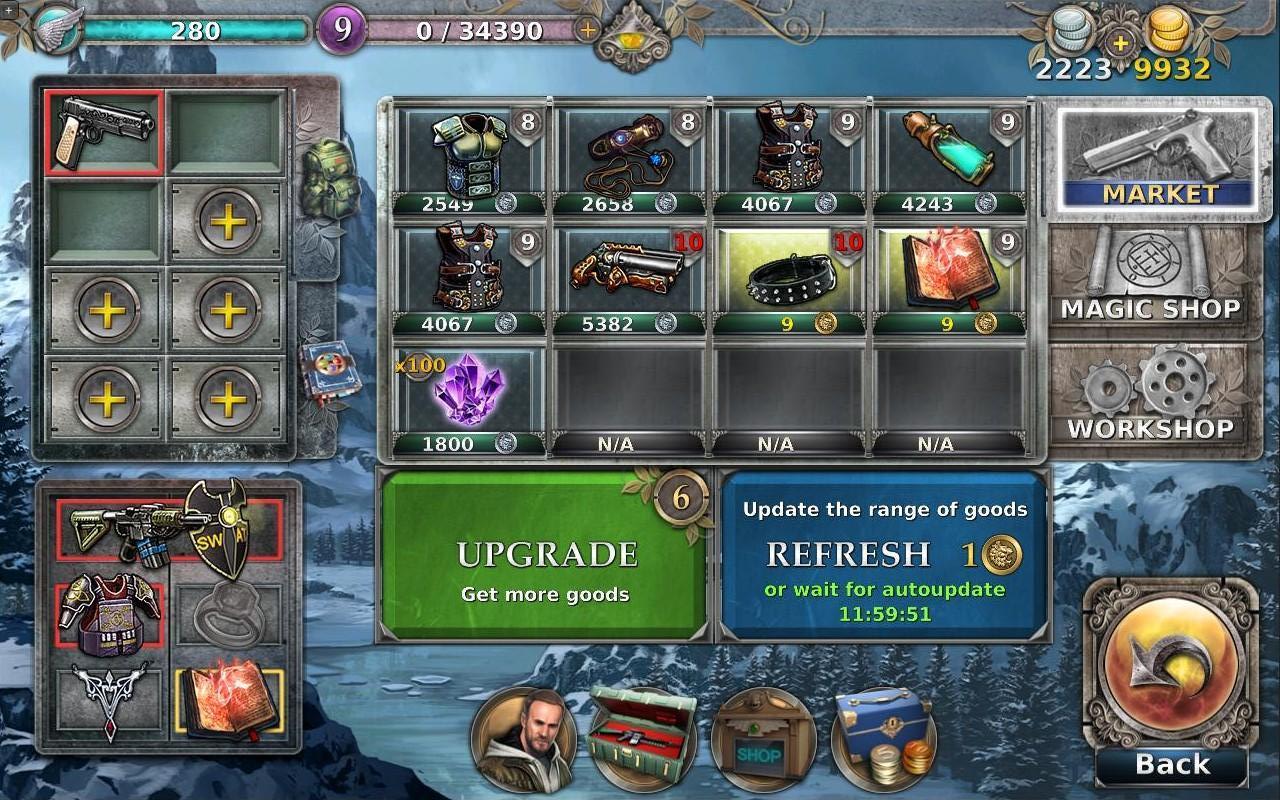Select the purple crystals priced 1800
This screenshot has height=800, width=1280.
coord(470,392)
